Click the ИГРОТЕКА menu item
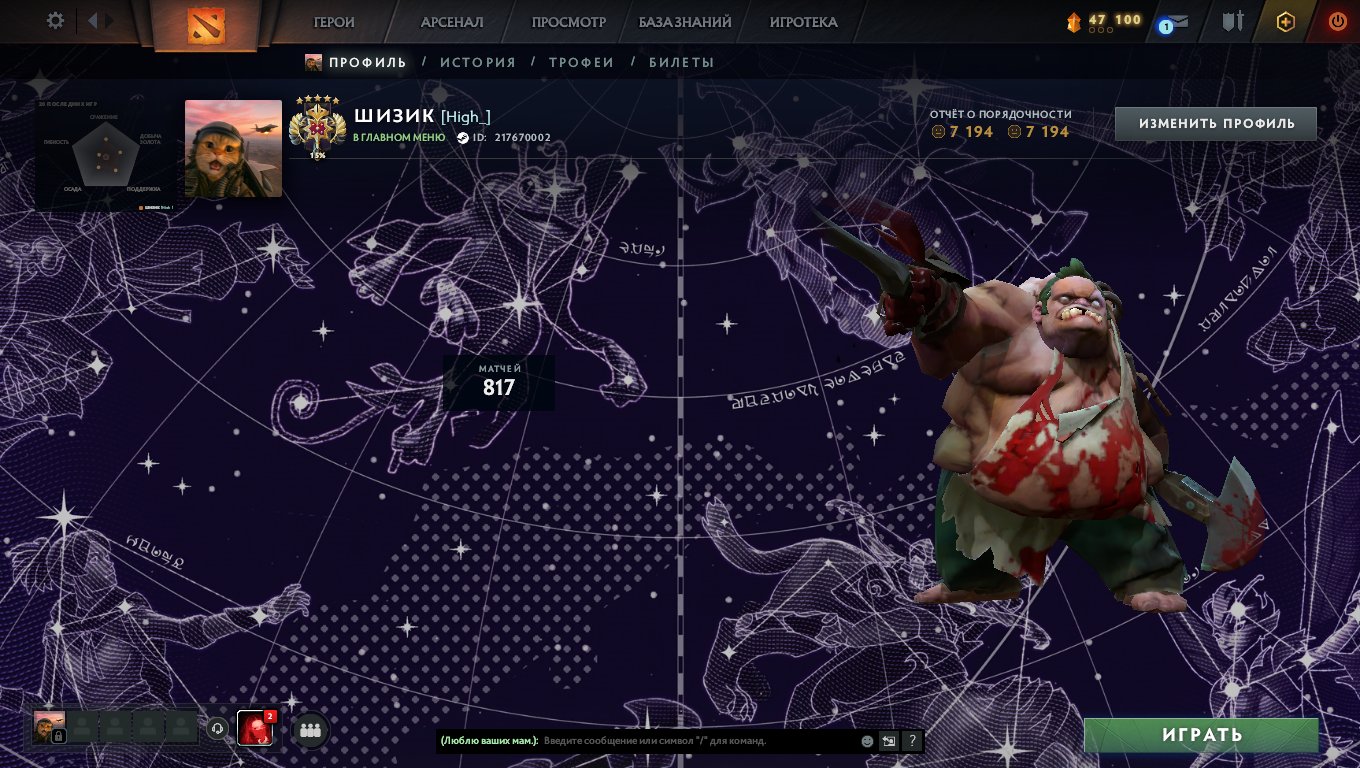This screenshot has width=1360, height=768. click(x=805, y=21)
